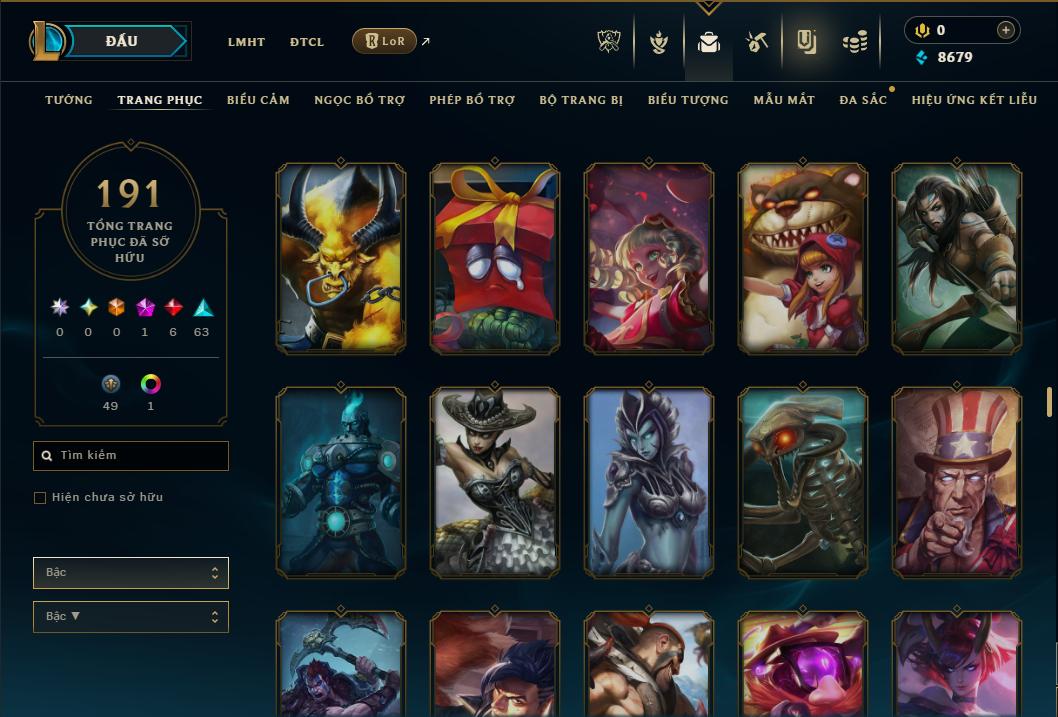Open the LoR external link
Screen dimensions: 1058x717
tap(385, 41)
